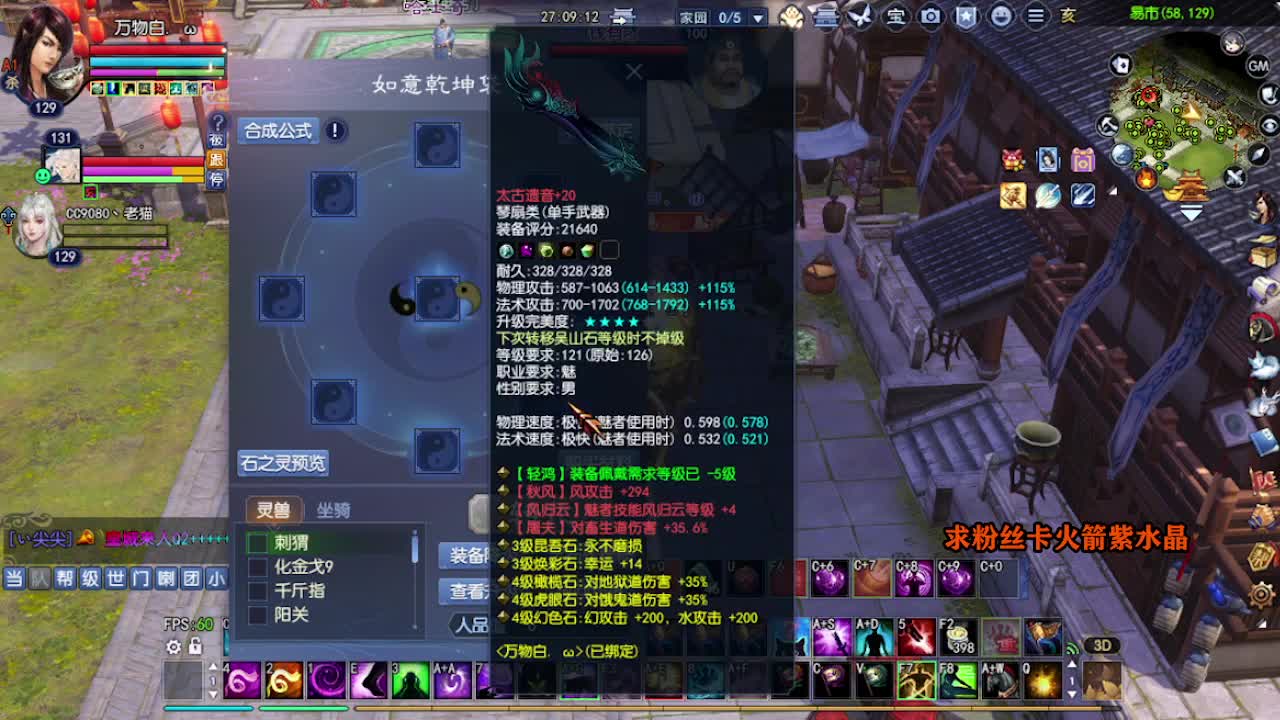Click the hammer icon left of the minimap
This screenshot has width=1280, height=720.
click(x=1107, y=126)
